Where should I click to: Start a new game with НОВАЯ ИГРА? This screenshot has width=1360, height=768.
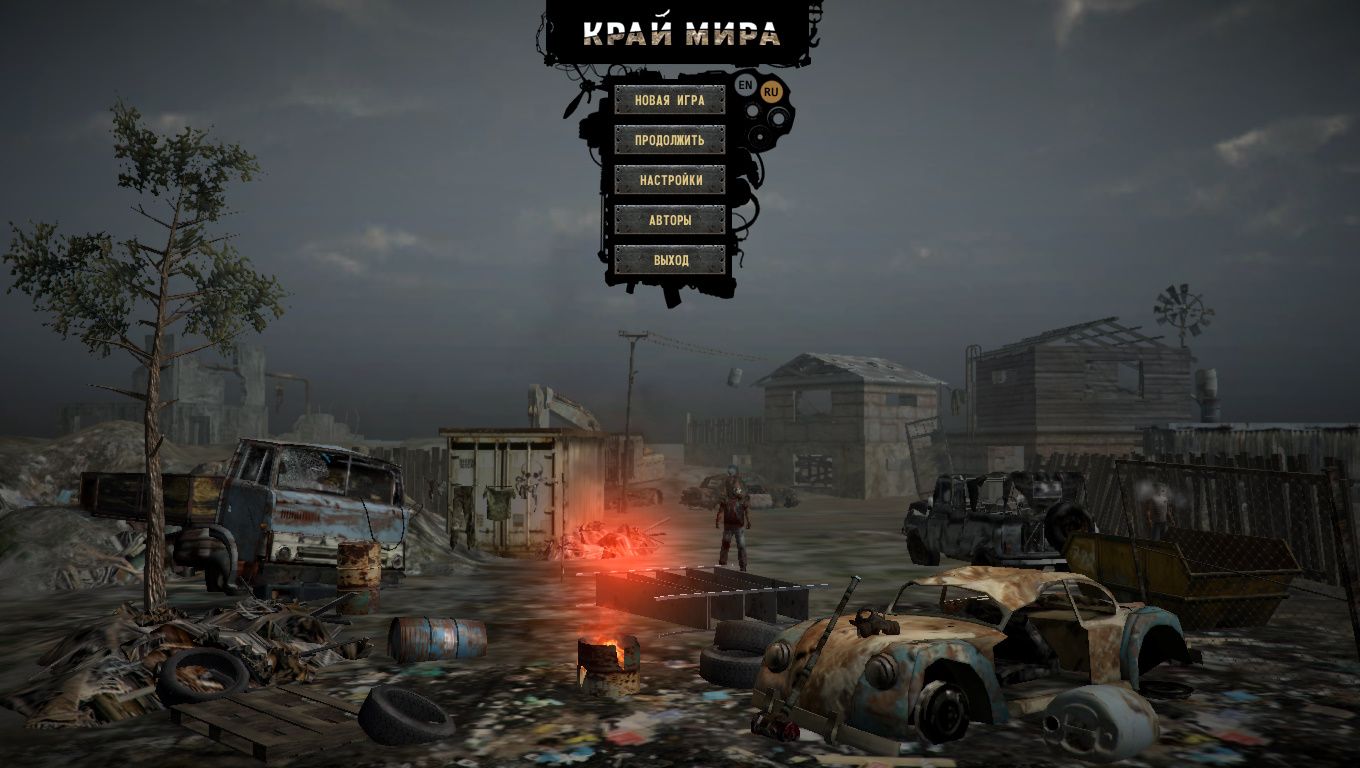tap(670, 101)
